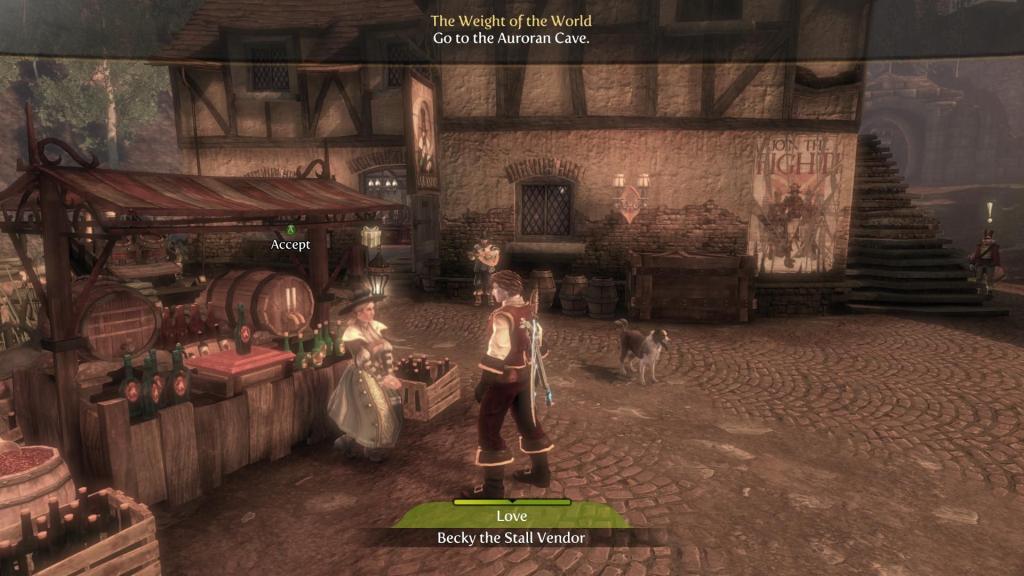Viewport: 1024px width, 576px height.
Task: Select The Weight of the World quest tracker
Action: 511,21
